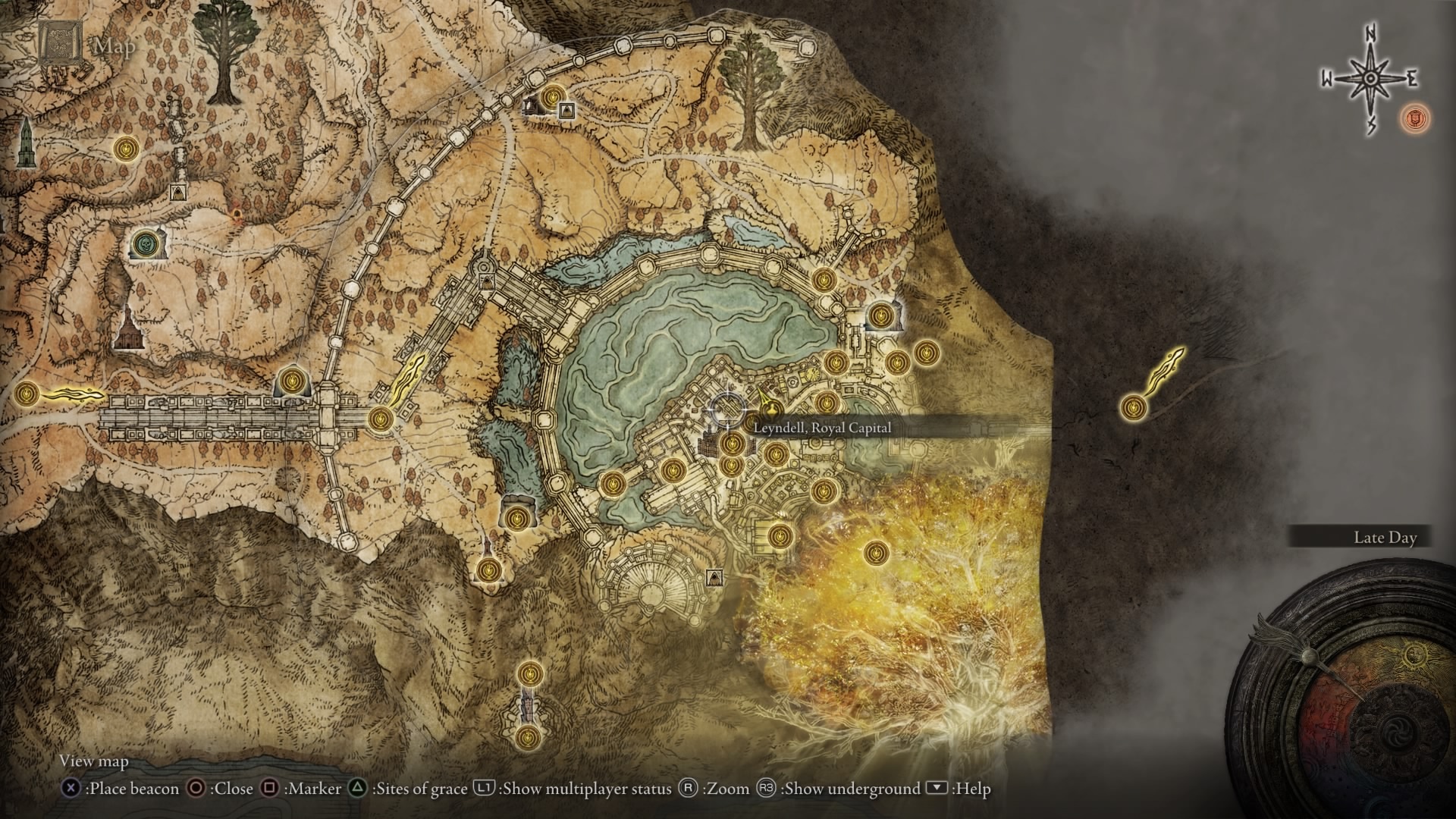Click the small tower icon on the far west edge

[26, 142]
